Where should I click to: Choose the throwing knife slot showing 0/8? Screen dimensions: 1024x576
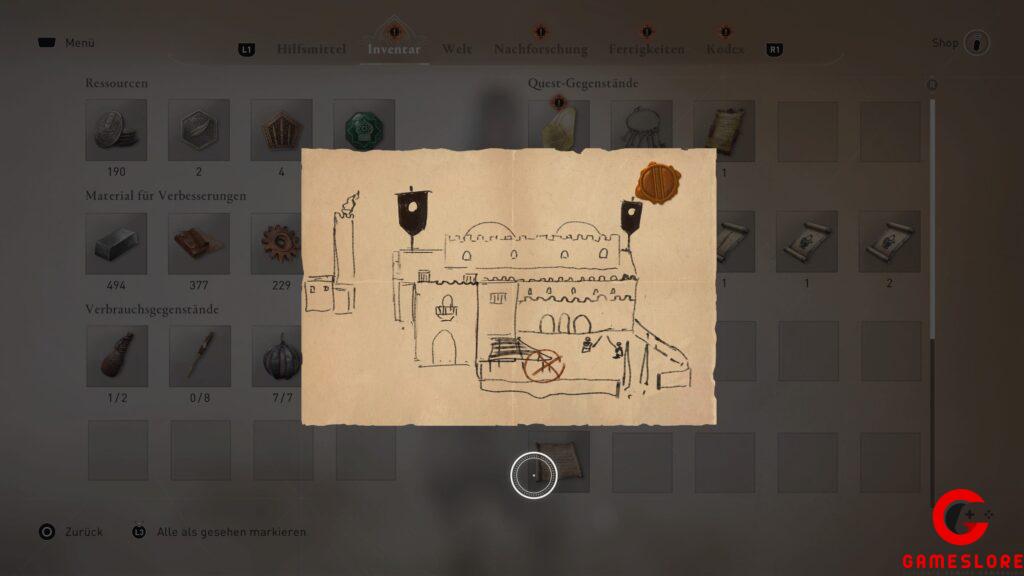[x=198, y=356]
